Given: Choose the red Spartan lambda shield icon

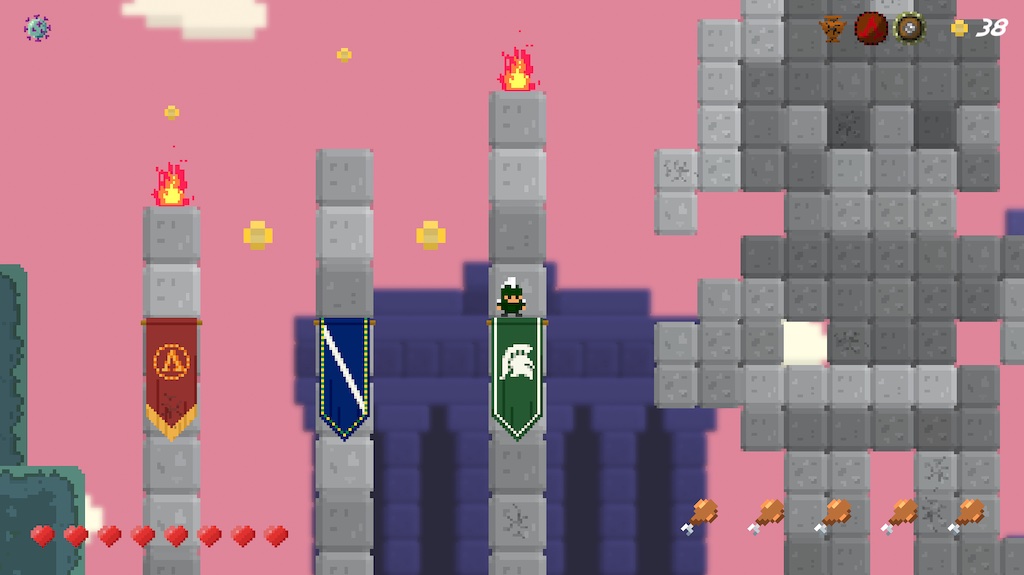Looking at the screenshot, I should pos(871,28).
